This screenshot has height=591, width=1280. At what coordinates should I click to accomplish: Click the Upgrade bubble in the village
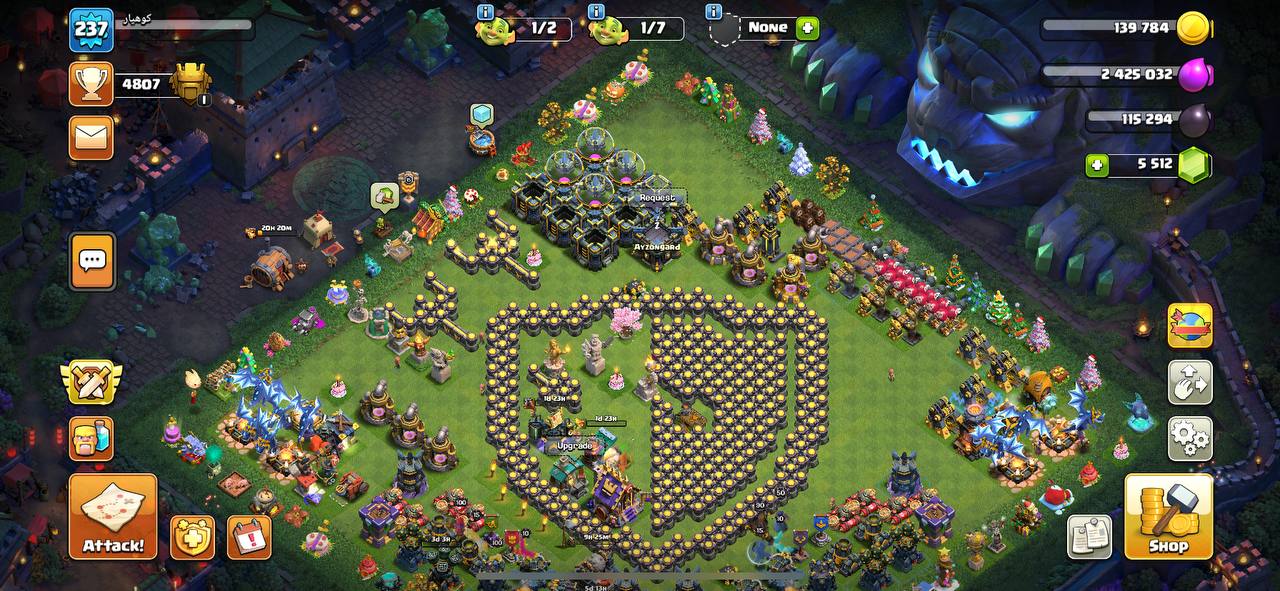click(x=574, y=445)
